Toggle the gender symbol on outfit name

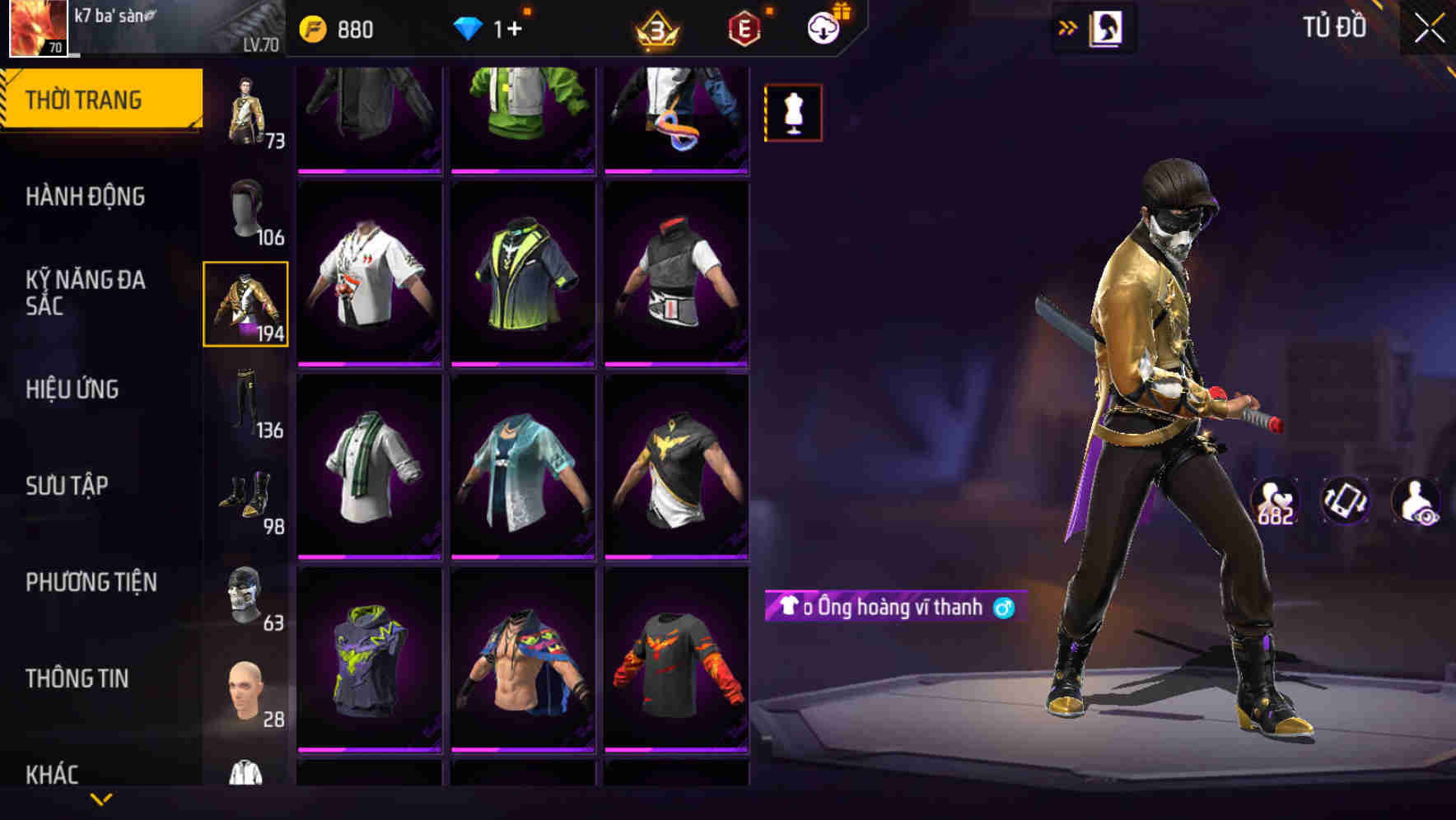1003,607
